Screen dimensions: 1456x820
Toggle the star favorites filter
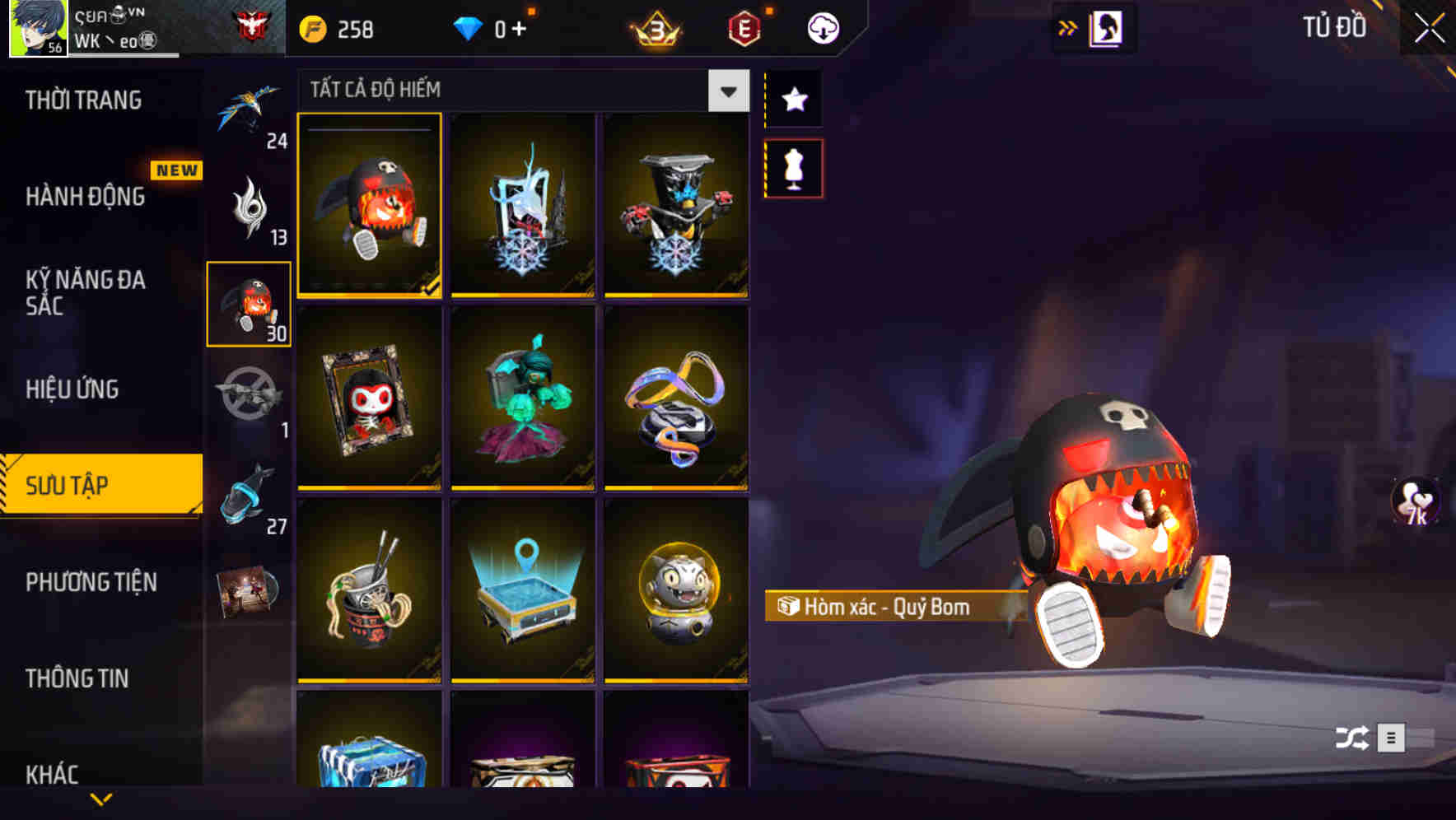(793, 99)
